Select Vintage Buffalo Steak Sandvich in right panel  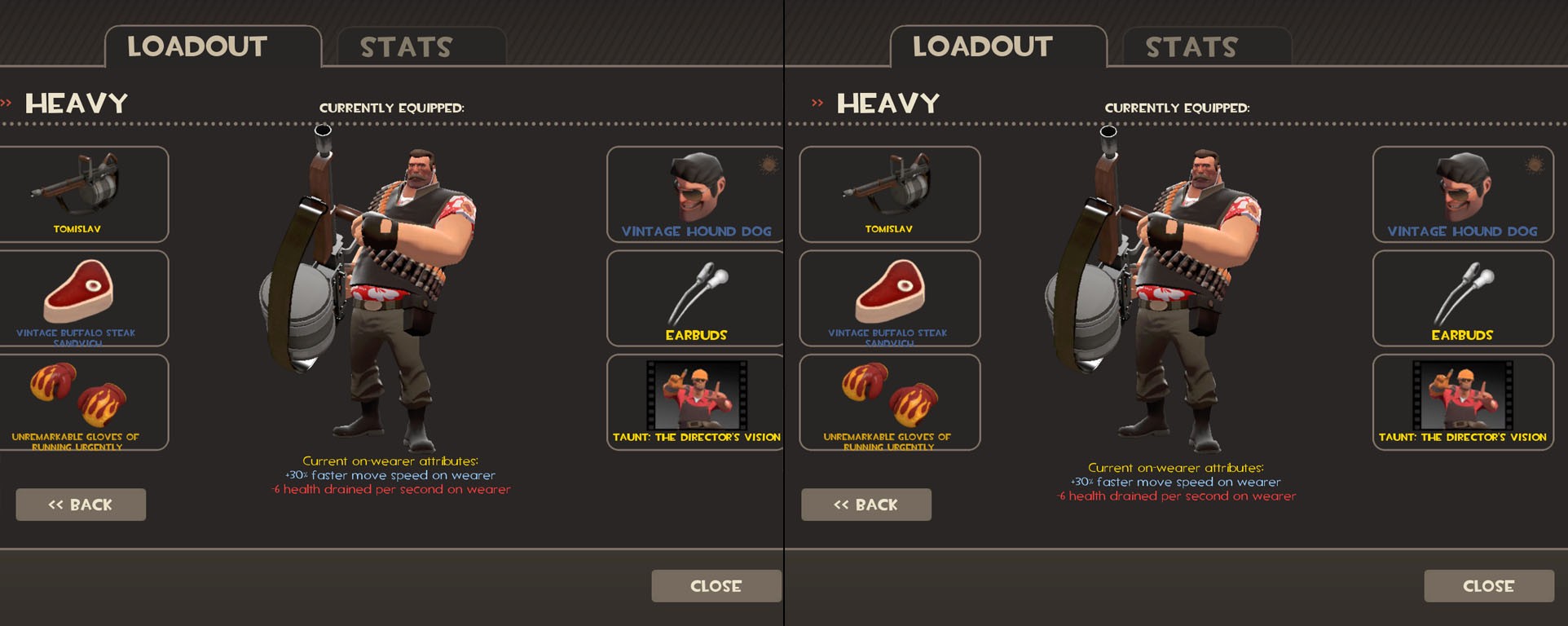click(889, 298)
